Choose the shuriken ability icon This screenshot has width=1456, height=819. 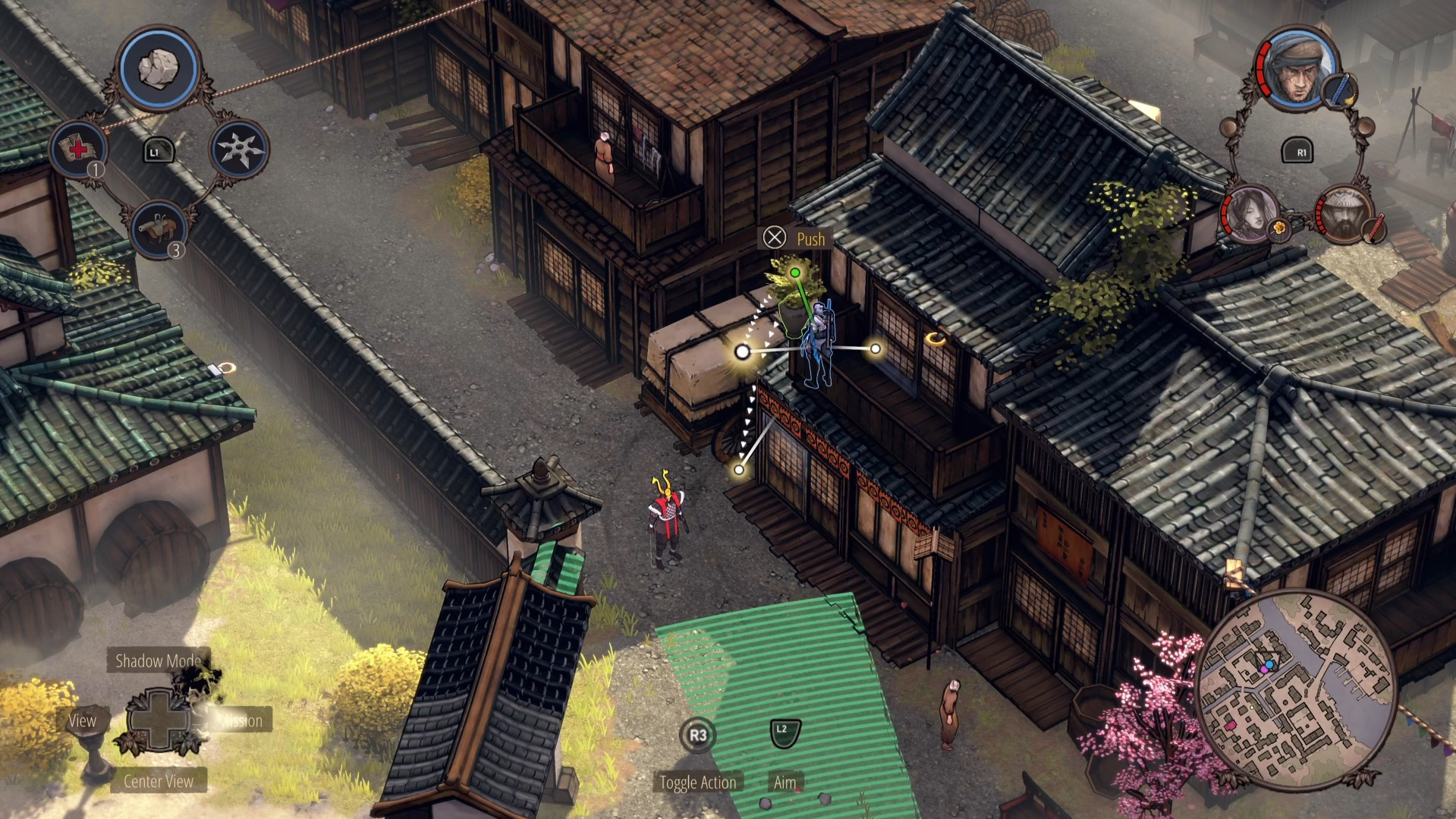(x=239, y=149)
